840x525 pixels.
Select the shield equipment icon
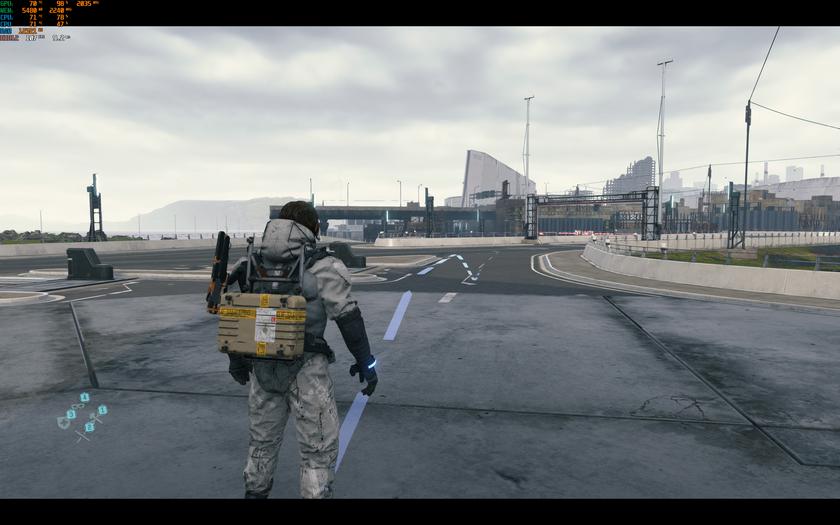click(64, 422)
